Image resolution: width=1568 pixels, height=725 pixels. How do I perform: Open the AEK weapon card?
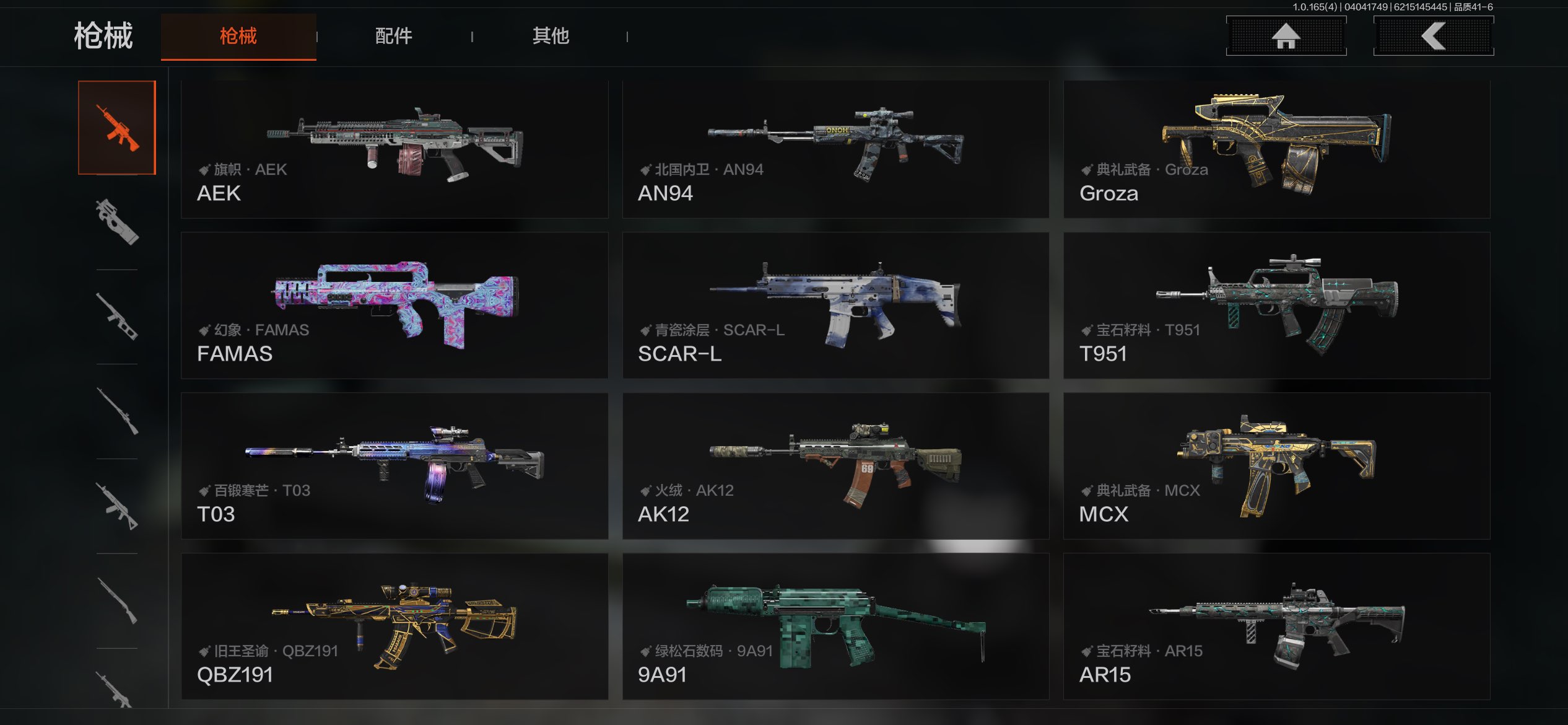pos(394,149)
